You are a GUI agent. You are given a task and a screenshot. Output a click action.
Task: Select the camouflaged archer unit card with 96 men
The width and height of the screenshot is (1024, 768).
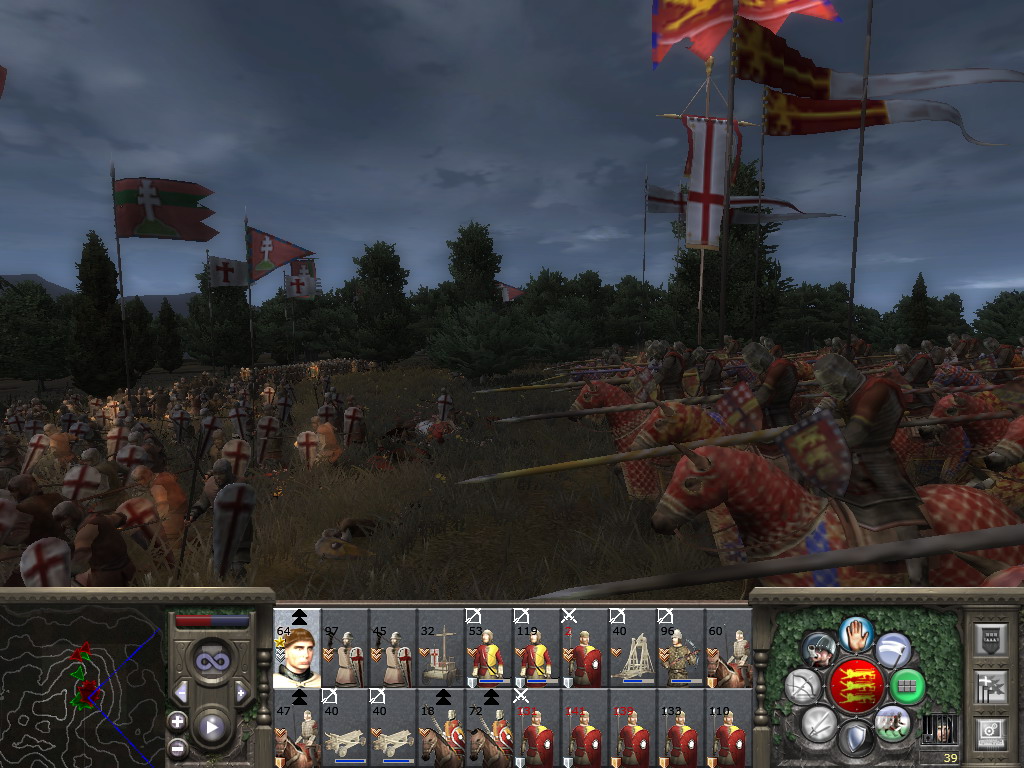point(680,652)
